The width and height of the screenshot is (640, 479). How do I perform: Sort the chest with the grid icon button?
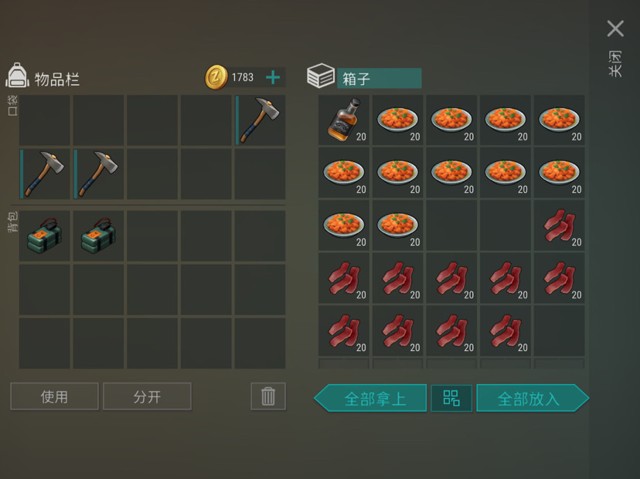451,398
